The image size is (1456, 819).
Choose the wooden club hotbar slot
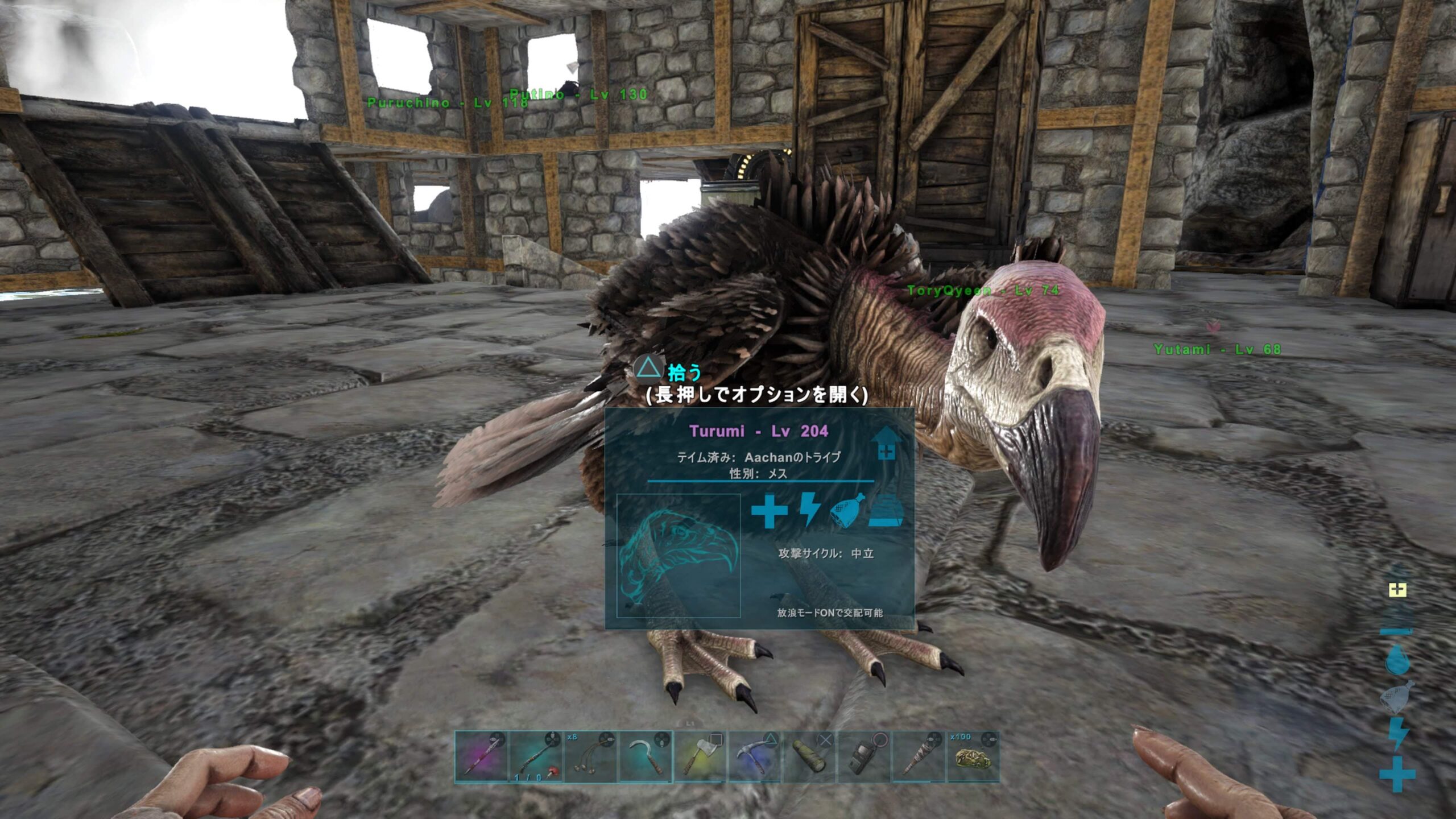(x=918, y=757)
